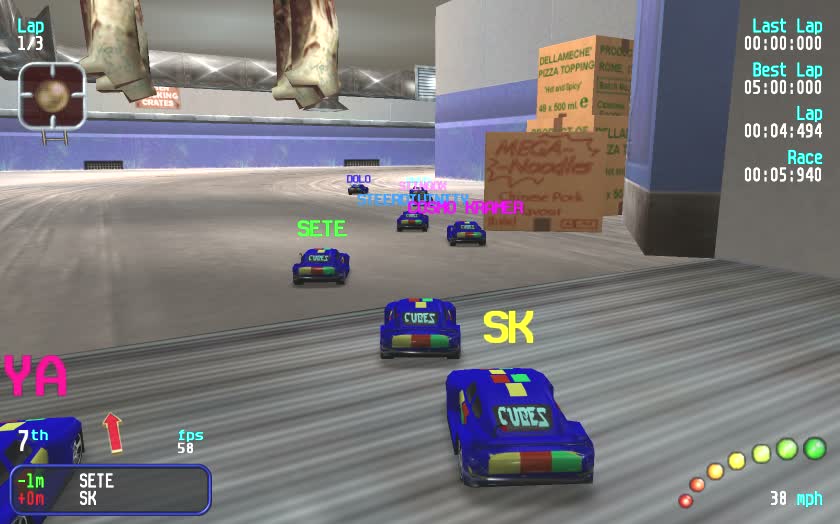The width and height of the screenshot is (840, 524).
Task: Click the SETE row in the gap panel
Action: (x=96, y=481)
